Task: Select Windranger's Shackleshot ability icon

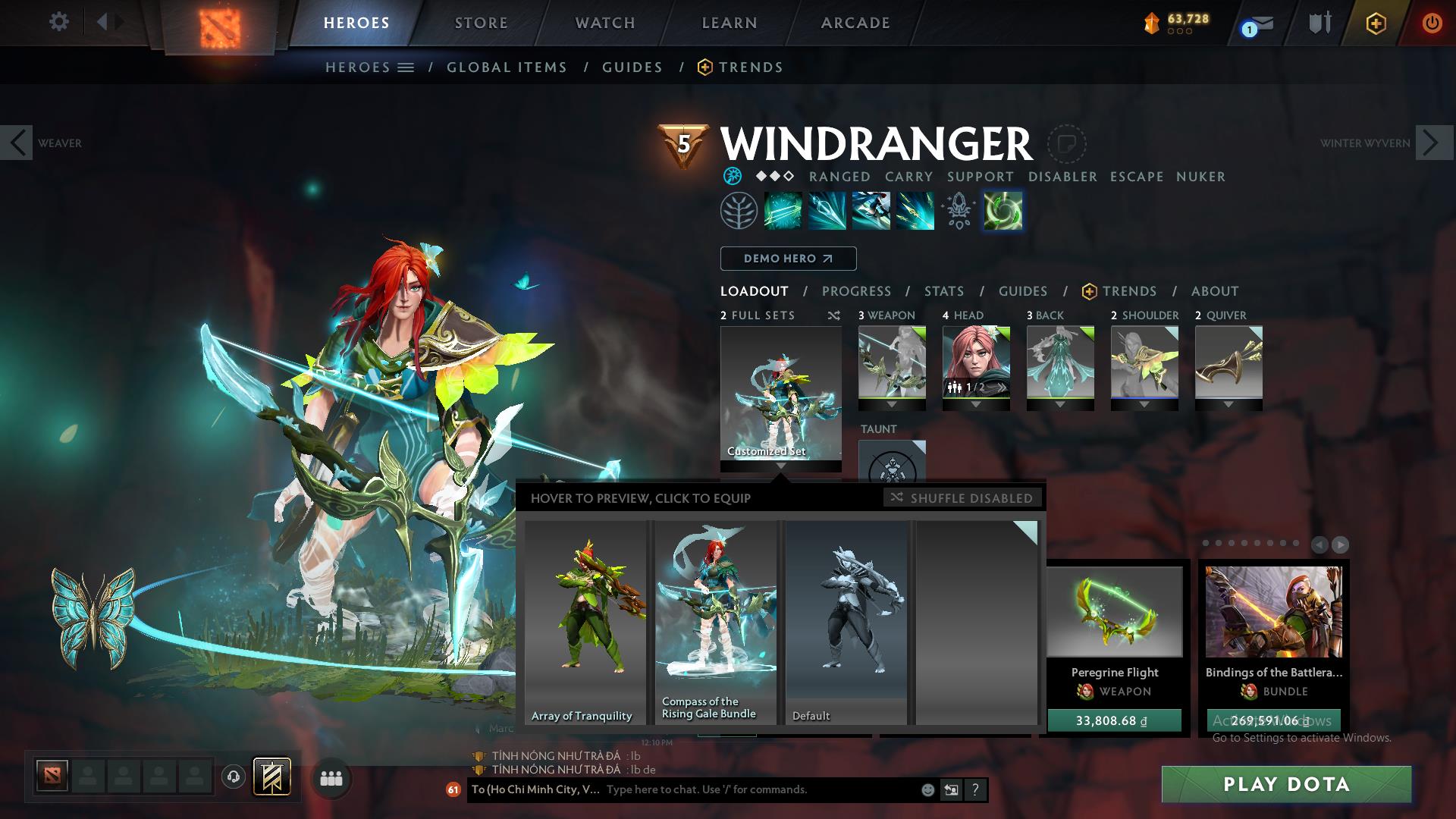Action: click(x=784, y=211)
